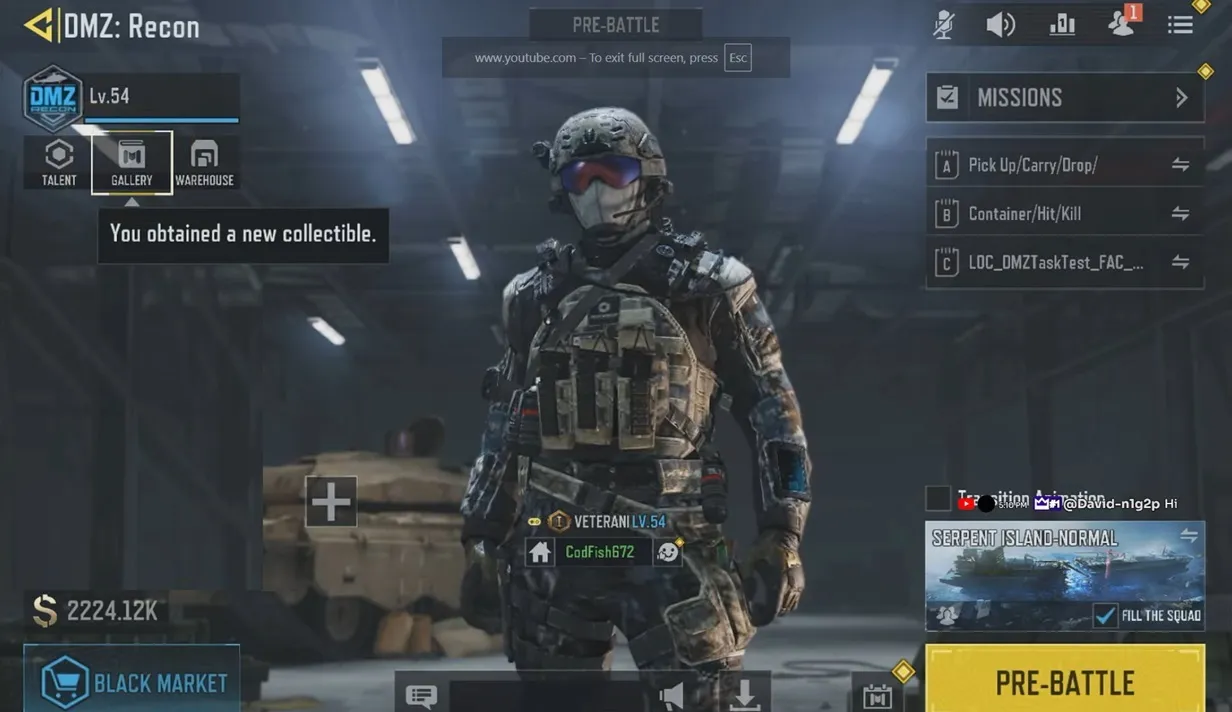Image resolution: width=1232 pixels, height=712 pixels.
Task: Invite a teammate with the plus slot
Action: 331,501
